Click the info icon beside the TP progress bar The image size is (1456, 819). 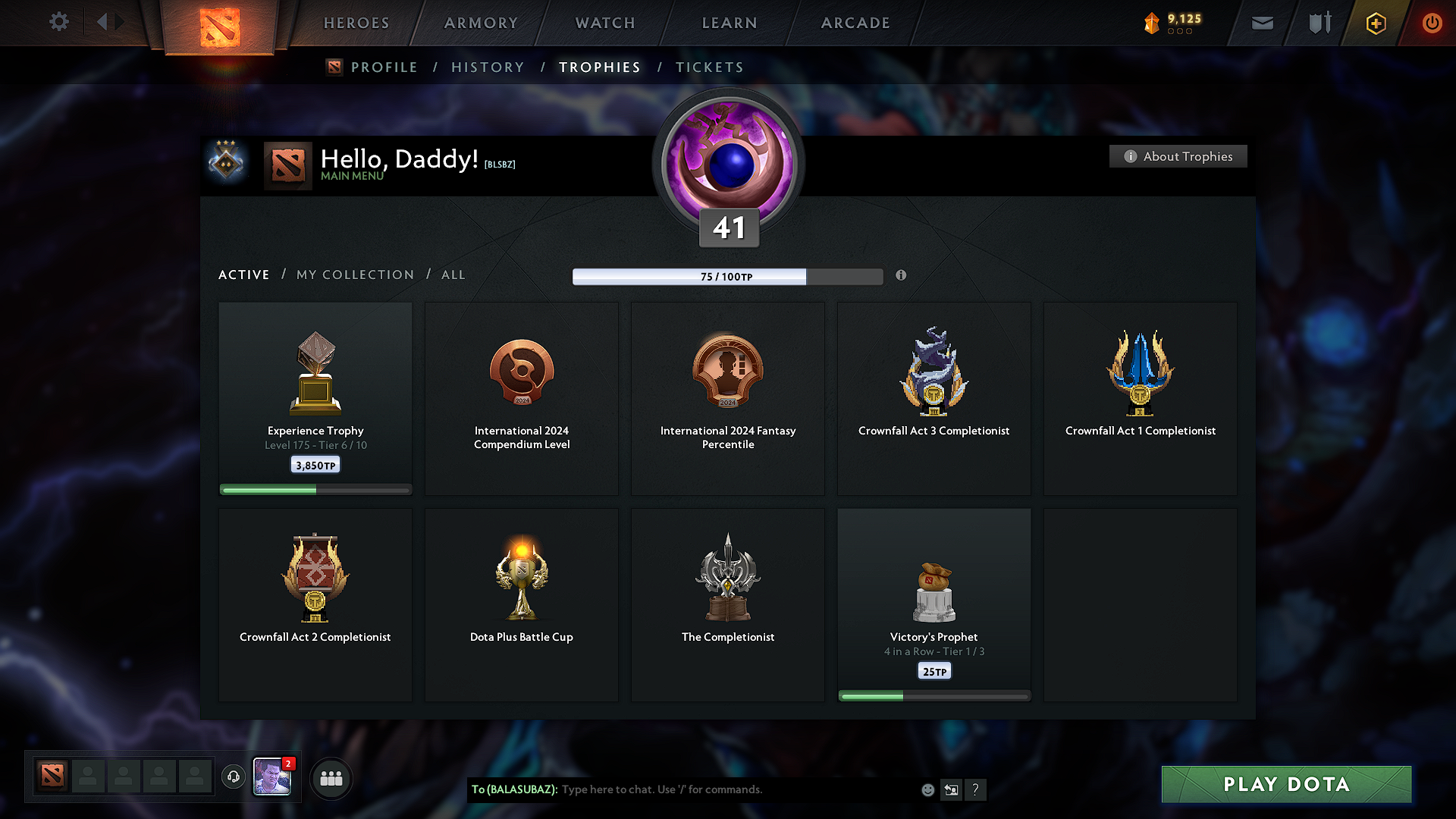point(901,276)
